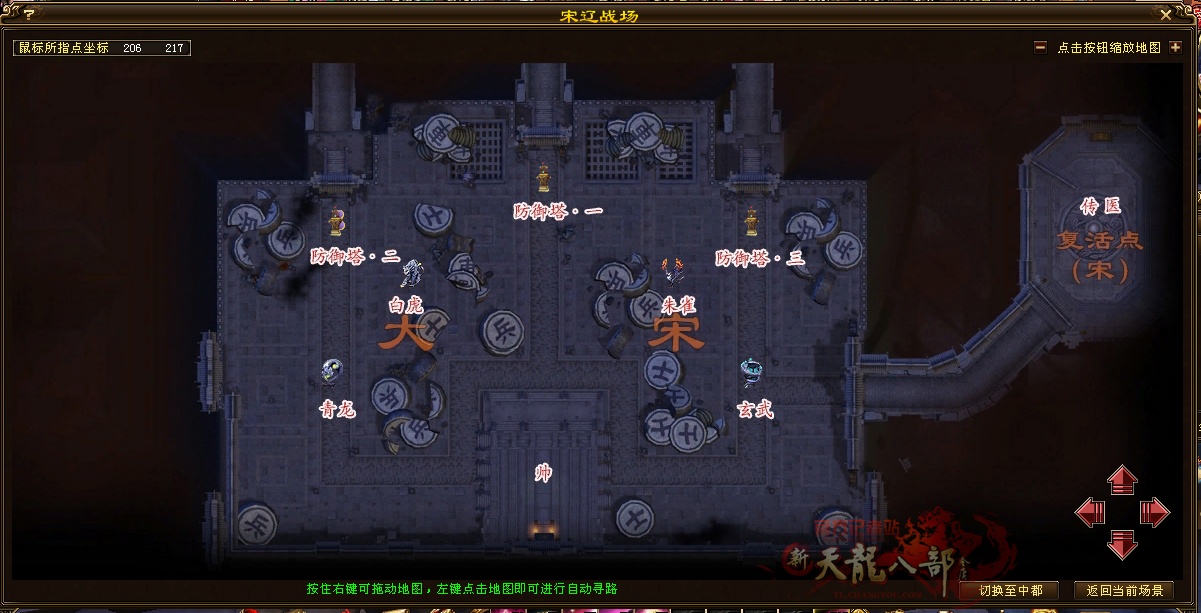
Task: Close the 宋辽战场 map window
Action: (x=1165, y=15)
